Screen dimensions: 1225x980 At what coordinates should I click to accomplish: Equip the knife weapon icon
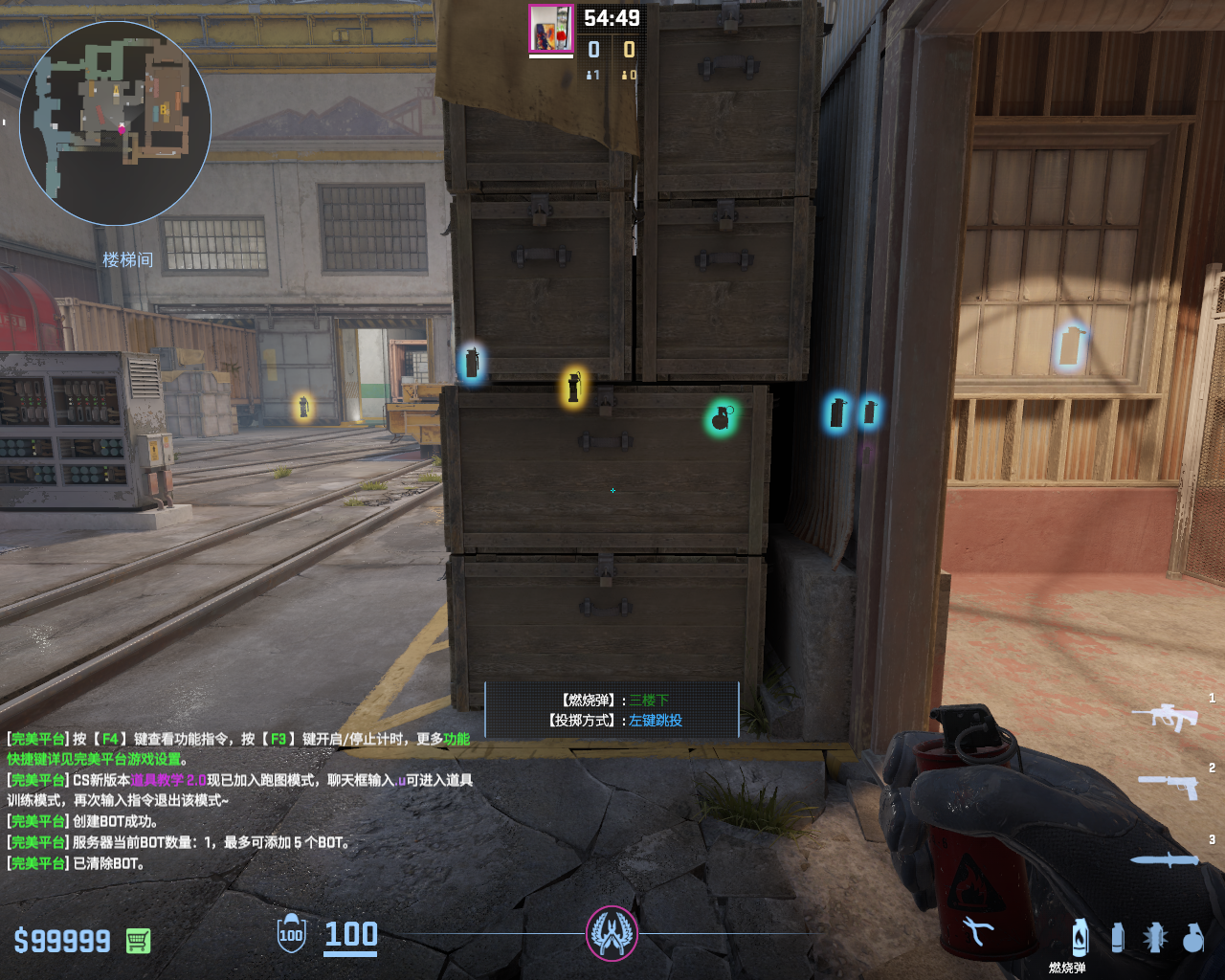[x=1164, y=859]
